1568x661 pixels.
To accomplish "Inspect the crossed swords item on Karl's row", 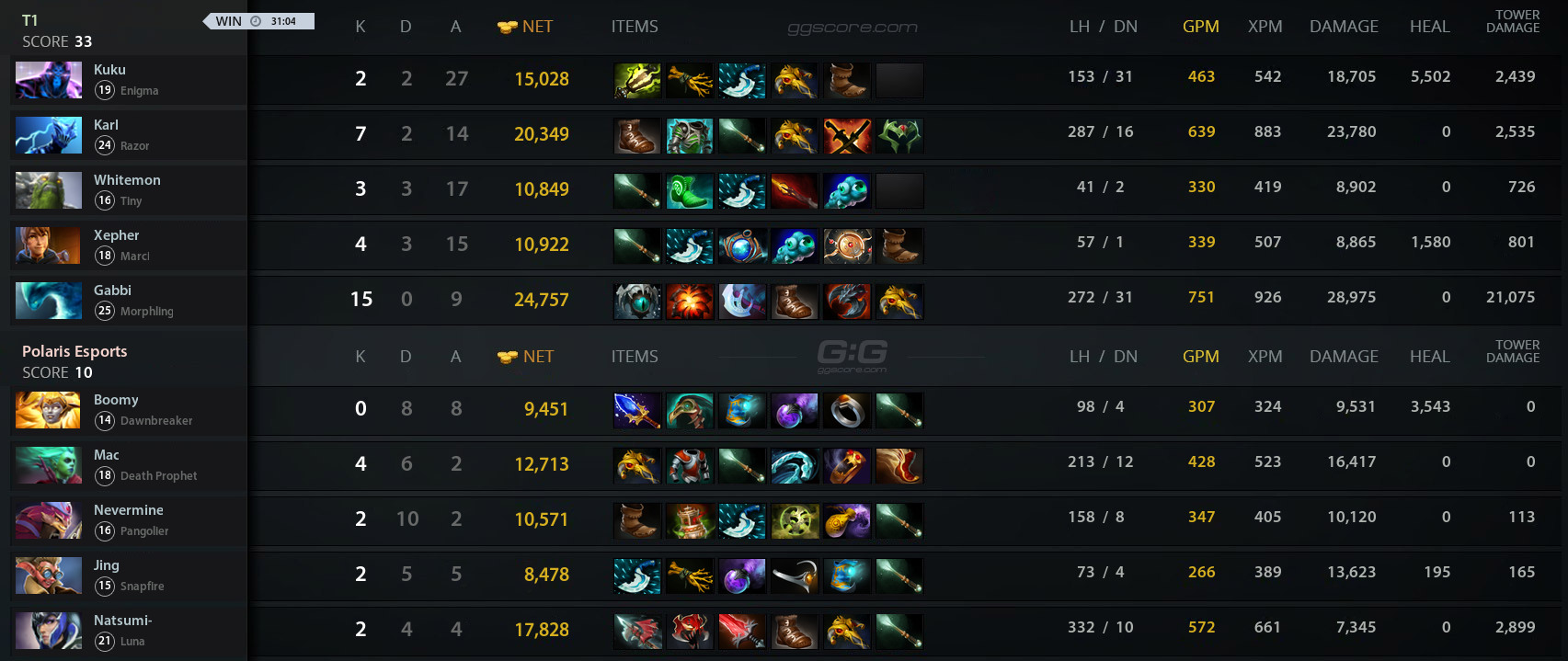I will 847,136.
